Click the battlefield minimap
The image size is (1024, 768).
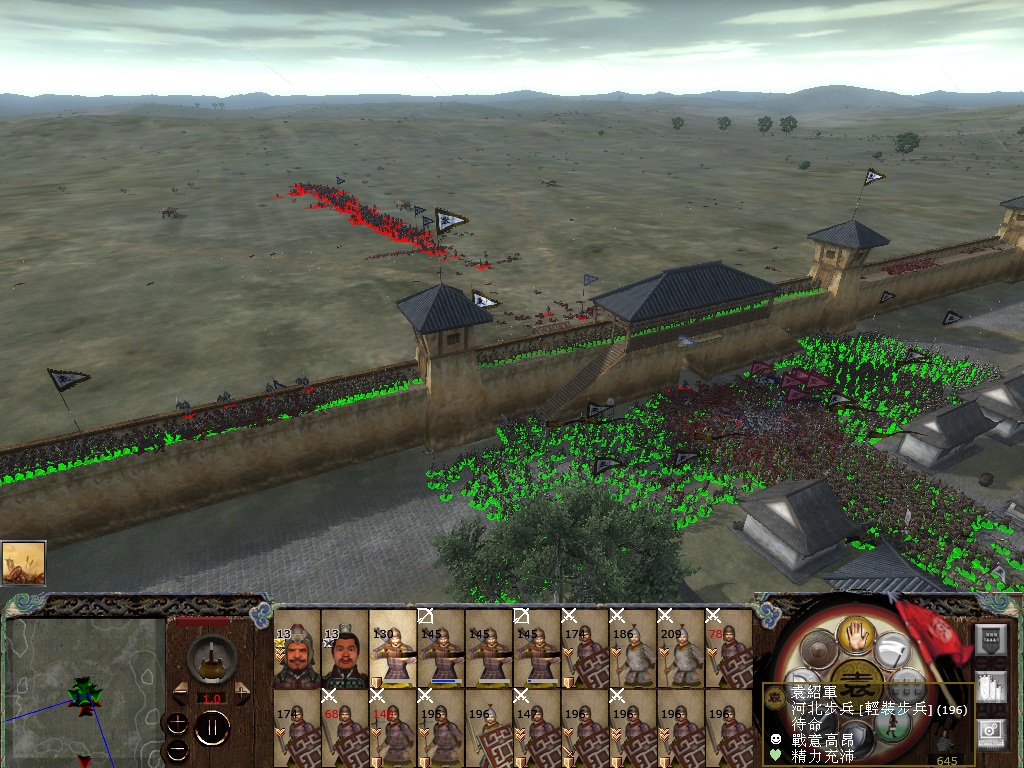pos(85,692)
